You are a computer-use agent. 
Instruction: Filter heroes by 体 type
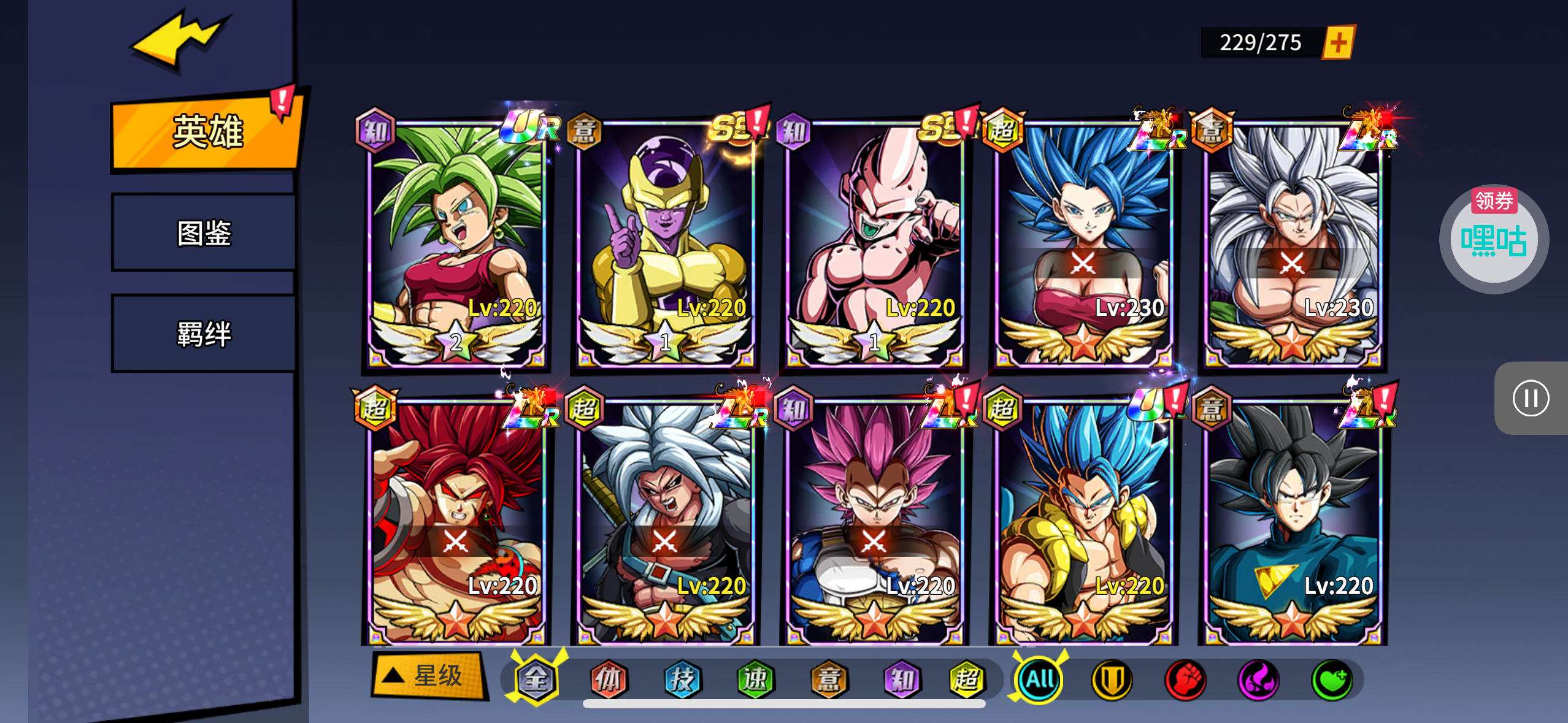609,679
